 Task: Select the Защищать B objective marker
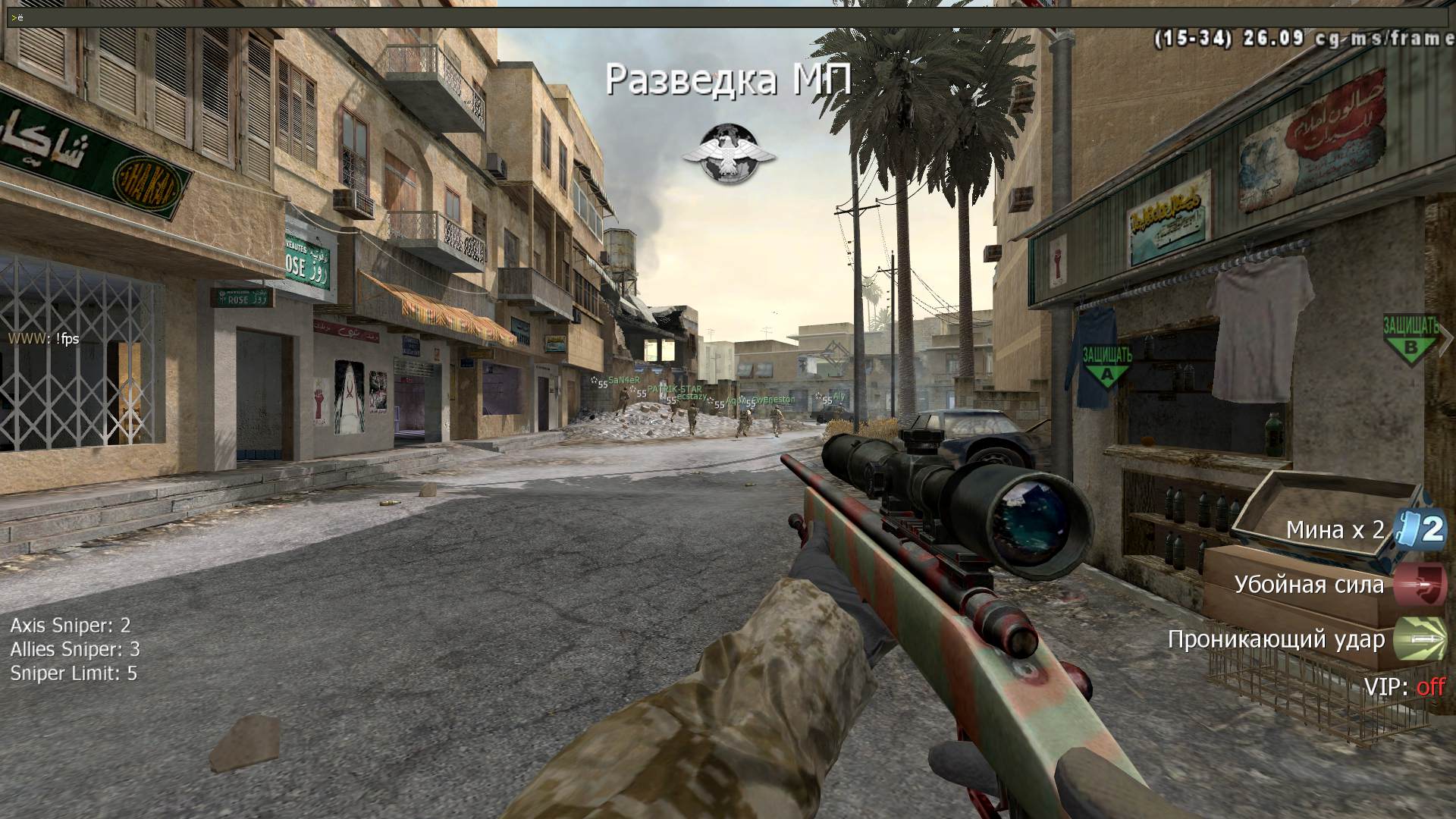coord(1410,337)
